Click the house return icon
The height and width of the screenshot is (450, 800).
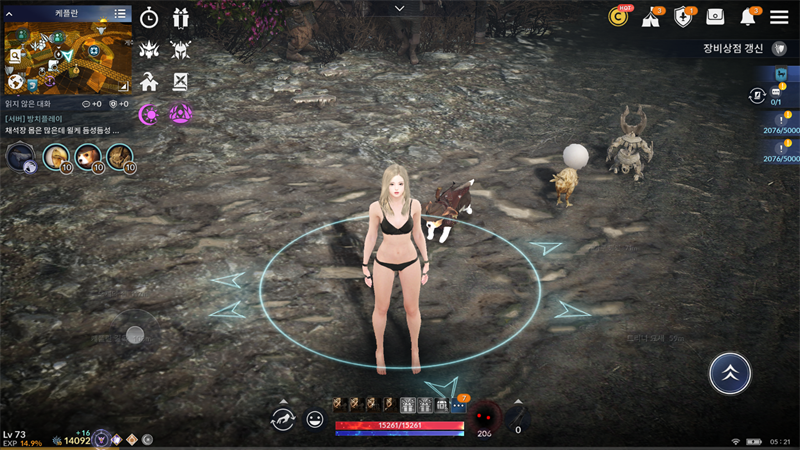[x=149, y=82]
